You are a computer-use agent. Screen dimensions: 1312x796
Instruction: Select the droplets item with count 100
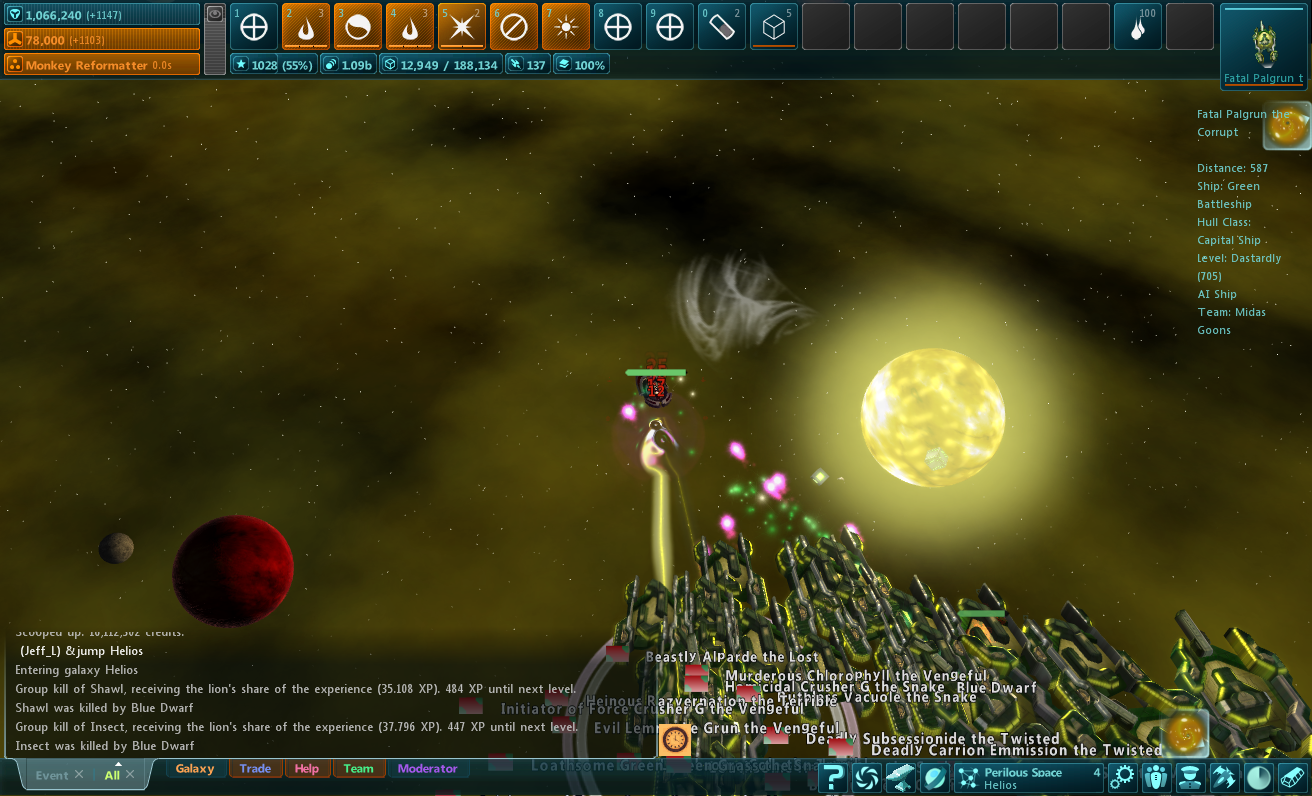1138,27
